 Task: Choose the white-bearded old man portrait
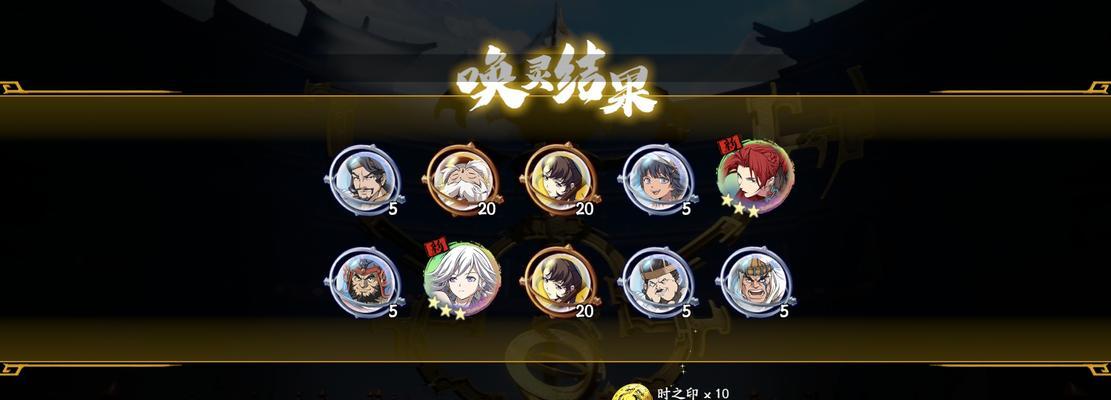[461, 179]
